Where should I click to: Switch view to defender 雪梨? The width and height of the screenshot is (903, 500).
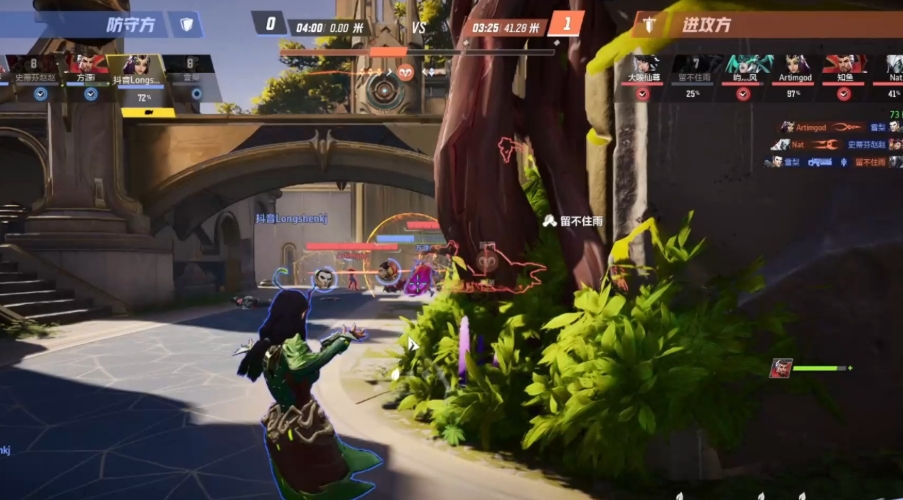pyautogui.click(x=192, y=68)
